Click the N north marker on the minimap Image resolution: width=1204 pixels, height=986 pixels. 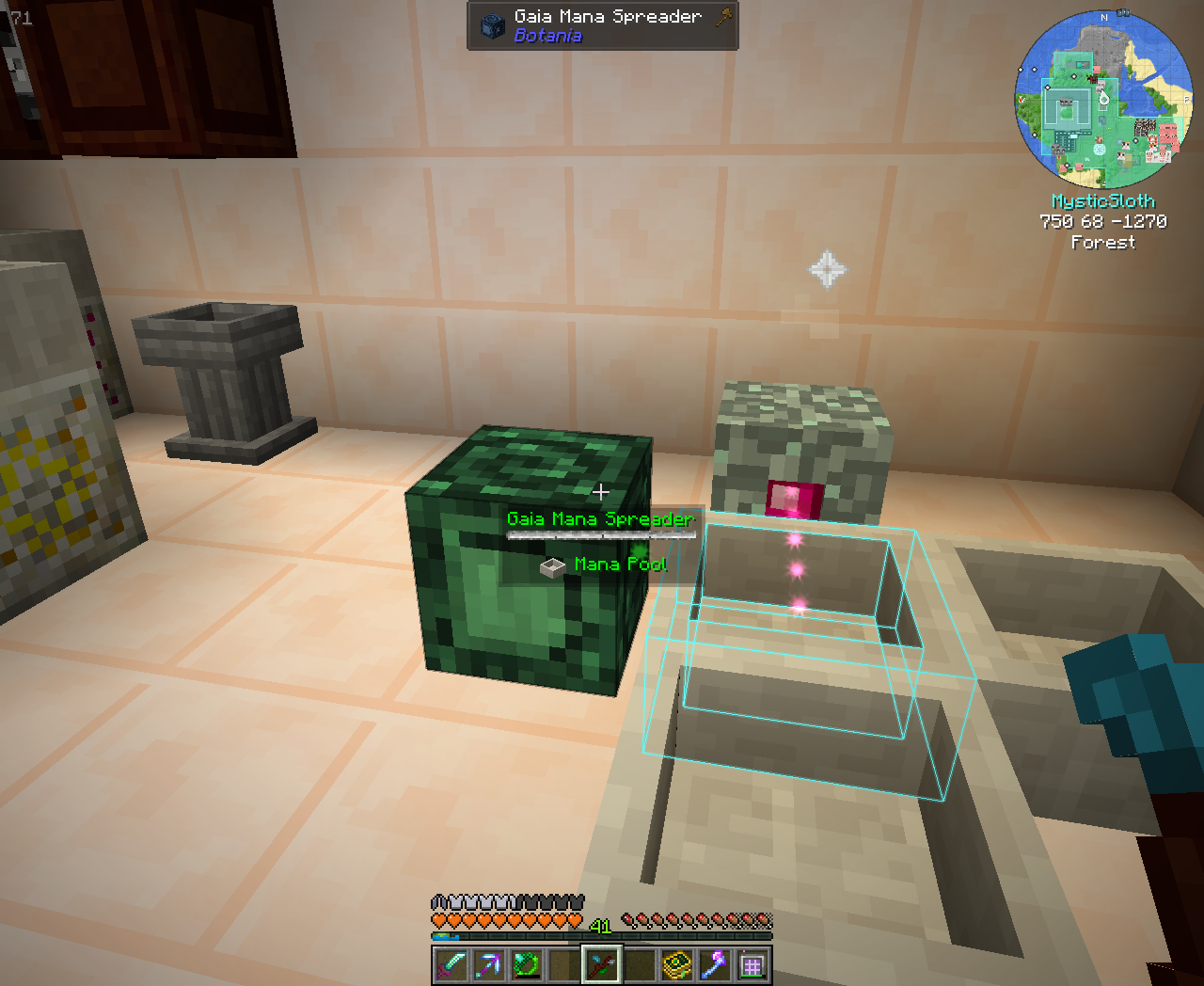[x=1104, y=17]
